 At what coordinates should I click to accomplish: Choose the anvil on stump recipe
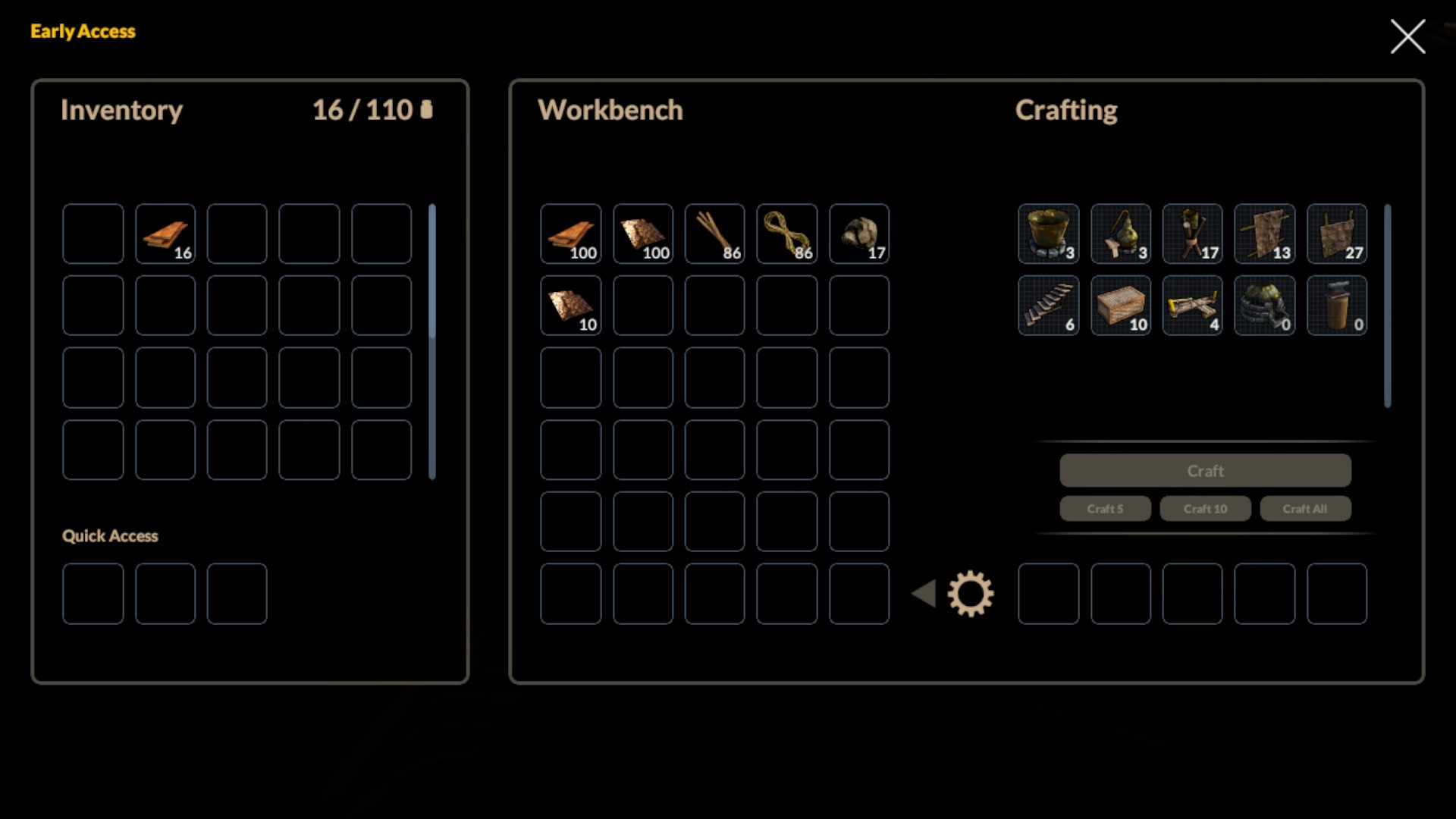click(1336, 306)
